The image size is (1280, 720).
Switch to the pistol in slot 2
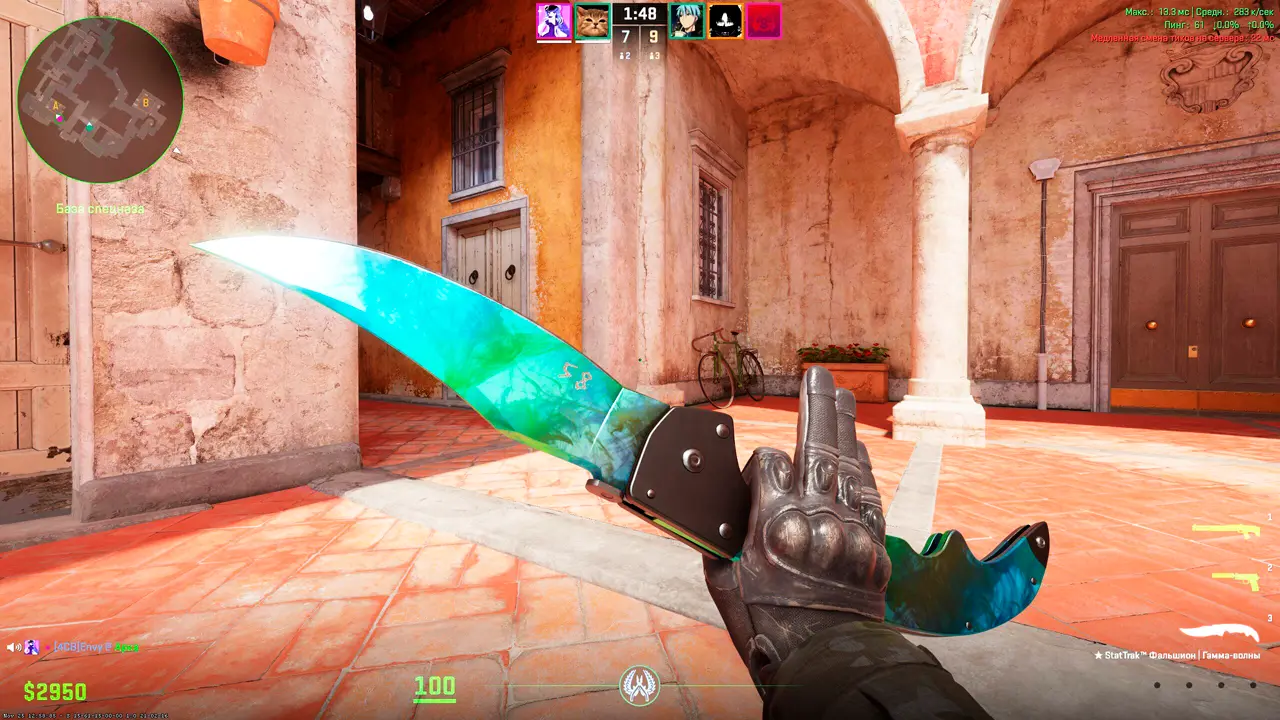[x=1235, y=580]
